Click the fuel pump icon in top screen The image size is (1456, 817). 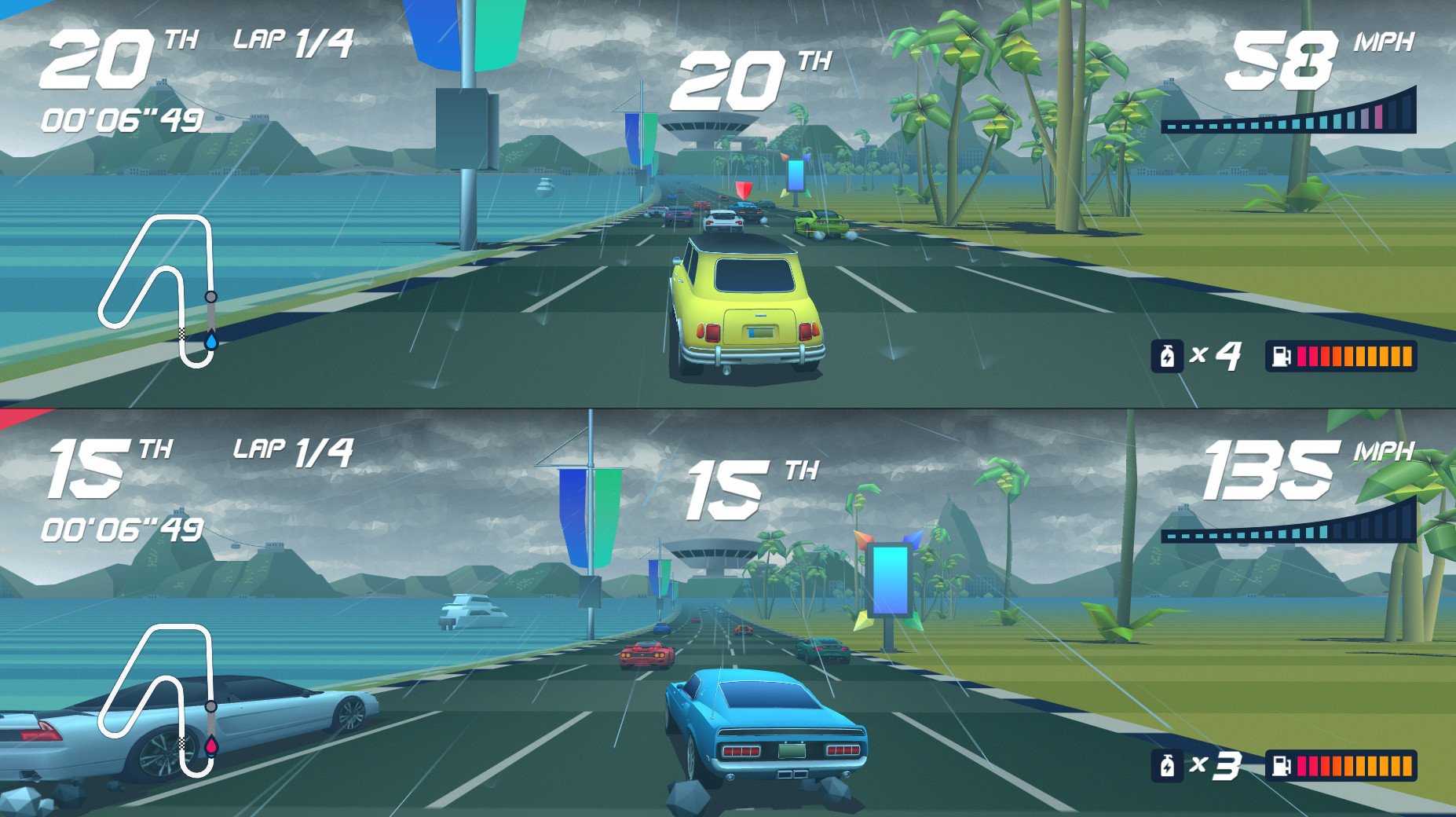point(1281,357)
